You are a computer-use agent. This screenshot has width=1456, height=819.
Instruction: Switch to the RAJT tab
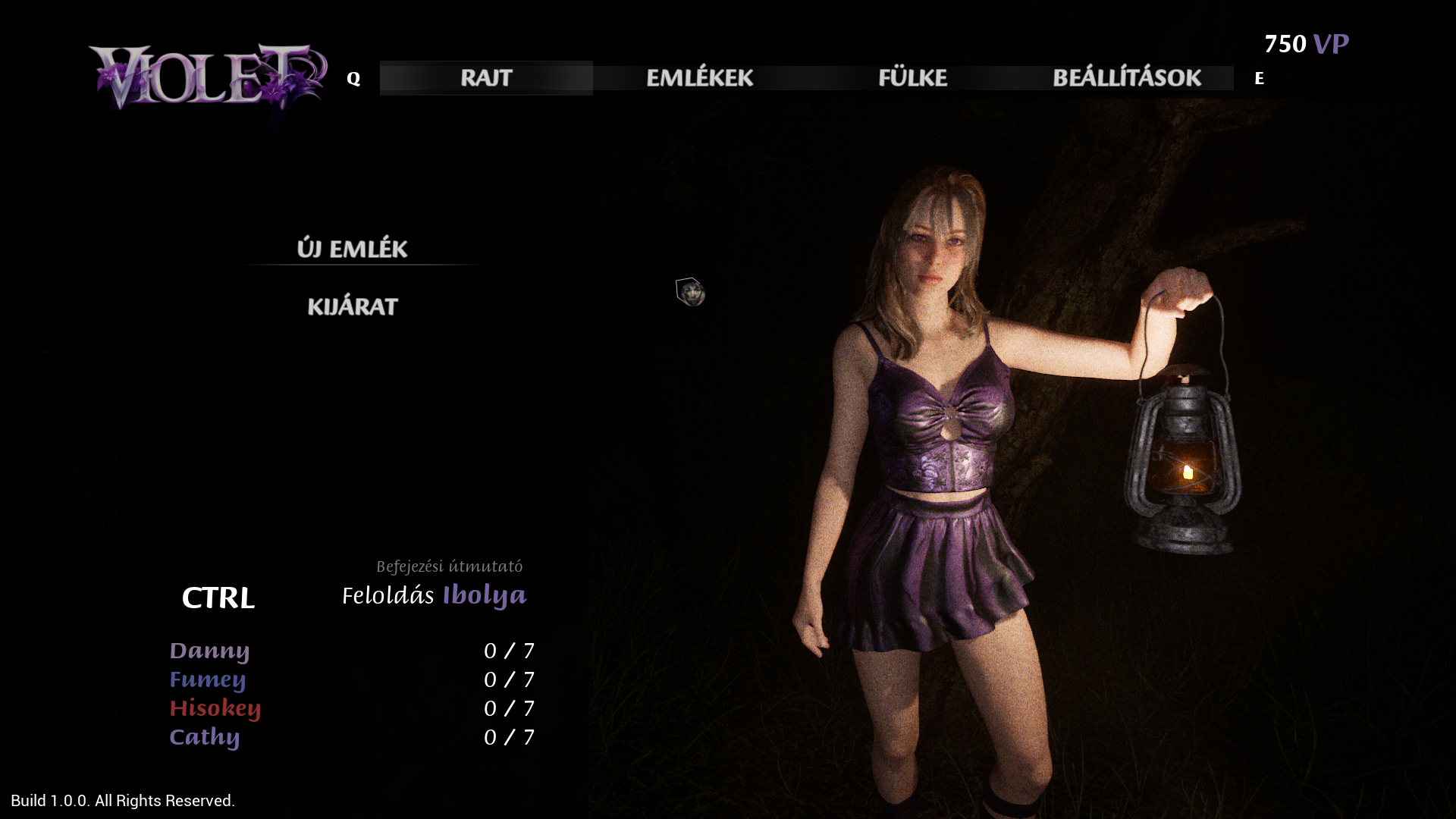click(x=486, y=78)
